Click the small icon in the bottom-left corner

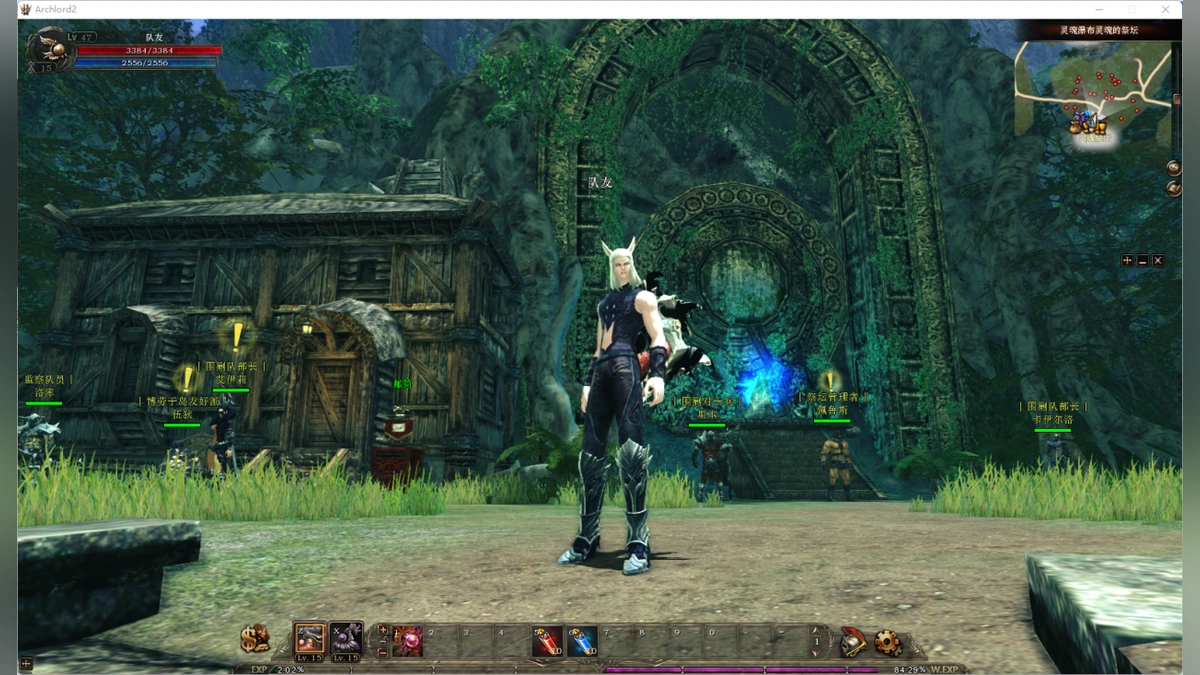tap(26, 664)
